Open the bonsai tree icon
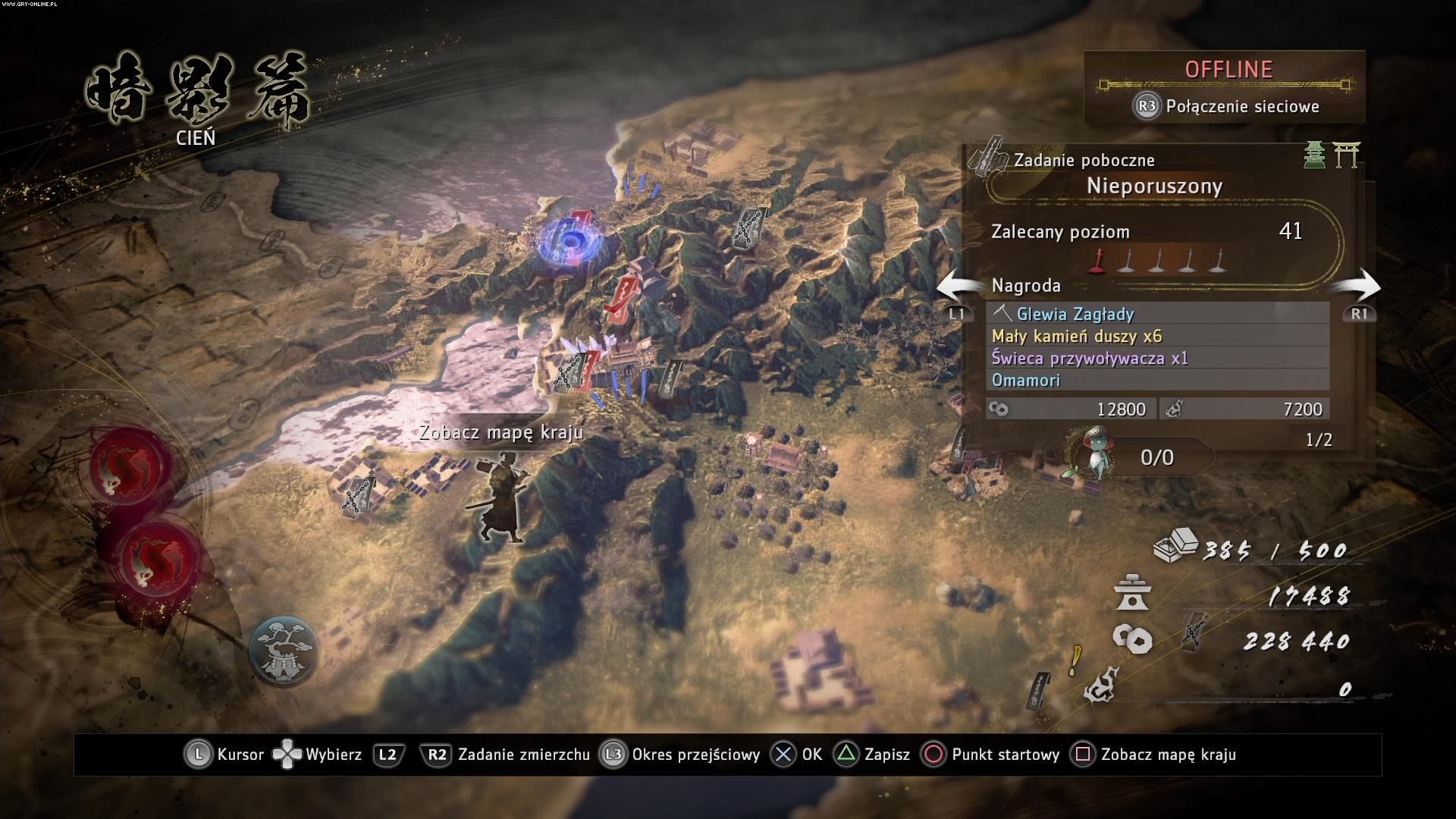The height and width of the screenshot is (819, 1456). pyautogui.click(x=284, y=651)
